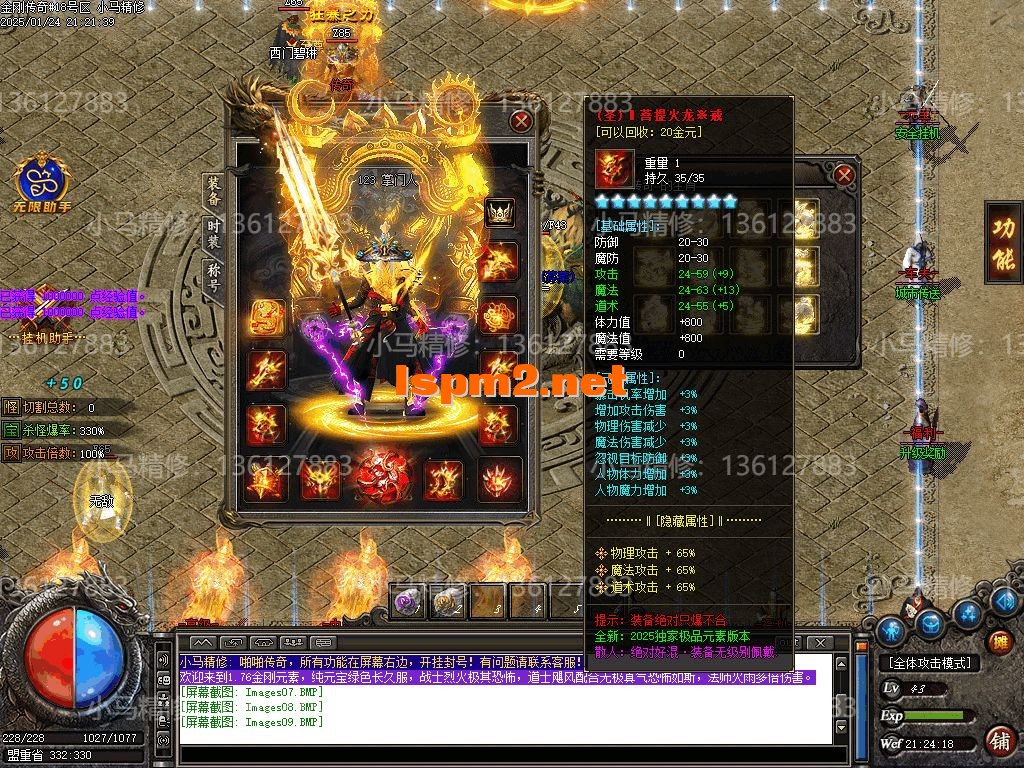Open the skills sparkle round button
The image size is (1024, 768).
pos(967,614)
